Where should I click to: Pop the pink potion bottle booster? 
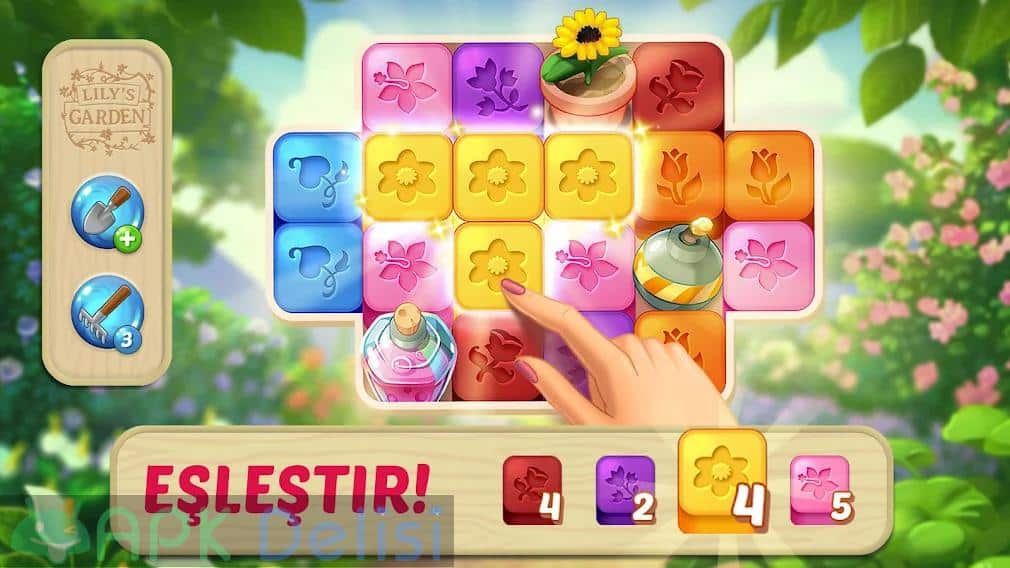coord(409,353)
